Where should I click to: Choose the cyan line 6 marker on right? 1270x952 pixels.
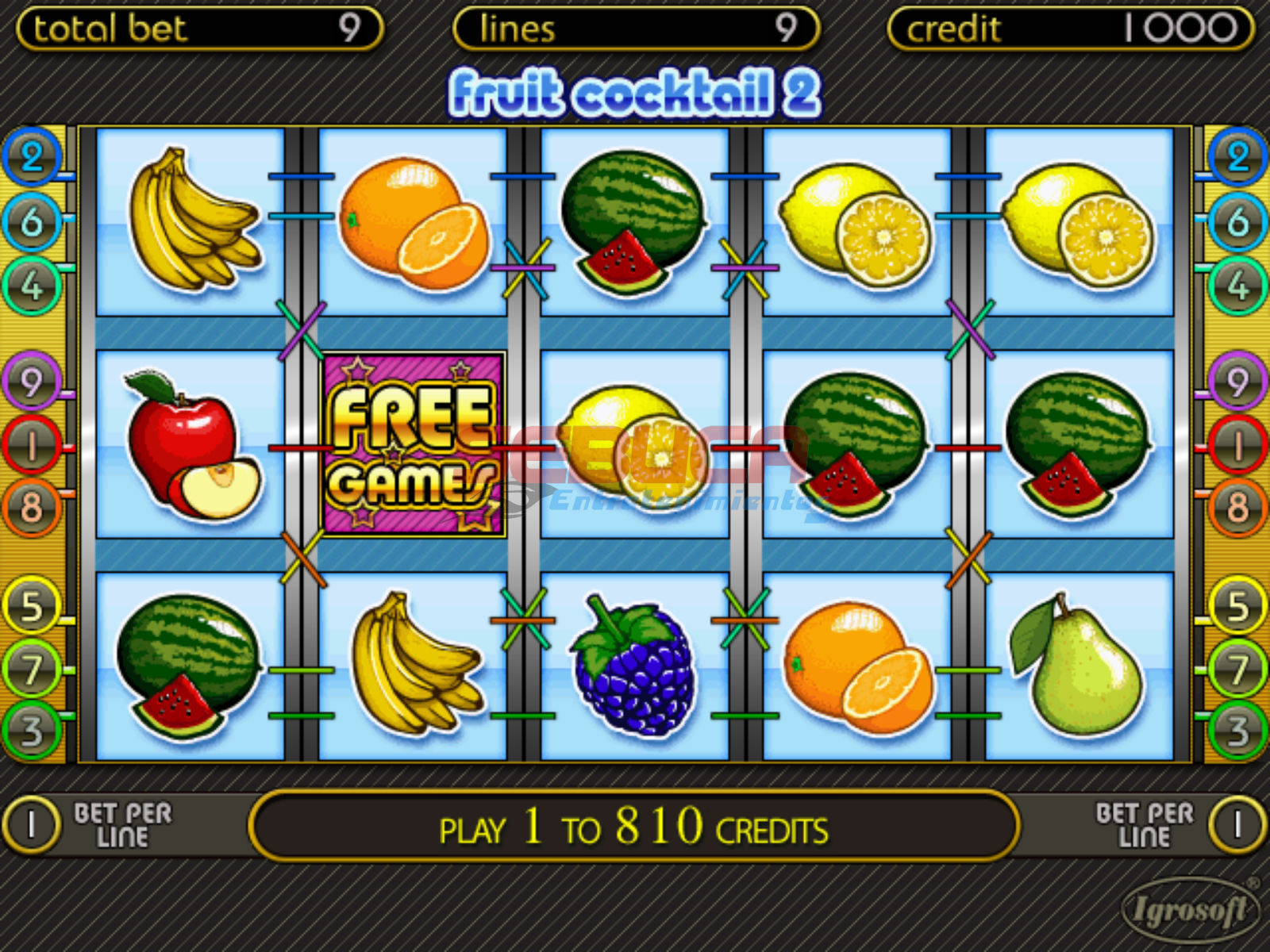1237,221
